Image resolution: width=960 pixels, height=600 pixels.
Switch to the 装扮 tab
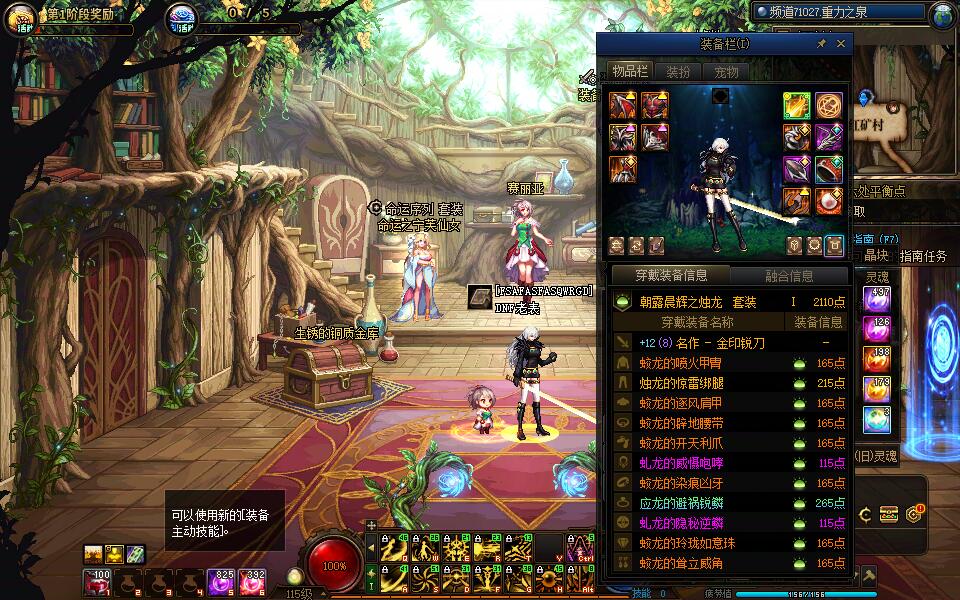point(678,72)
